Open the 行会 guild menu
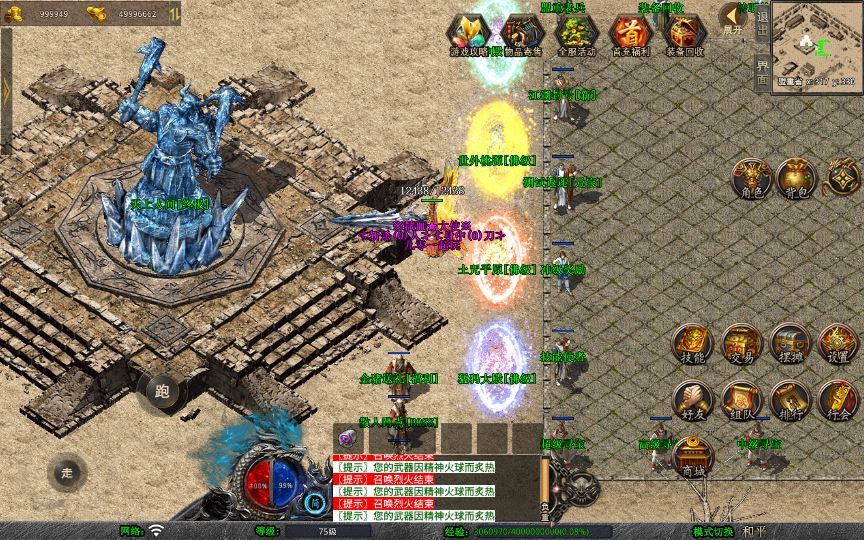864x540 pixels. click(838, 400)
